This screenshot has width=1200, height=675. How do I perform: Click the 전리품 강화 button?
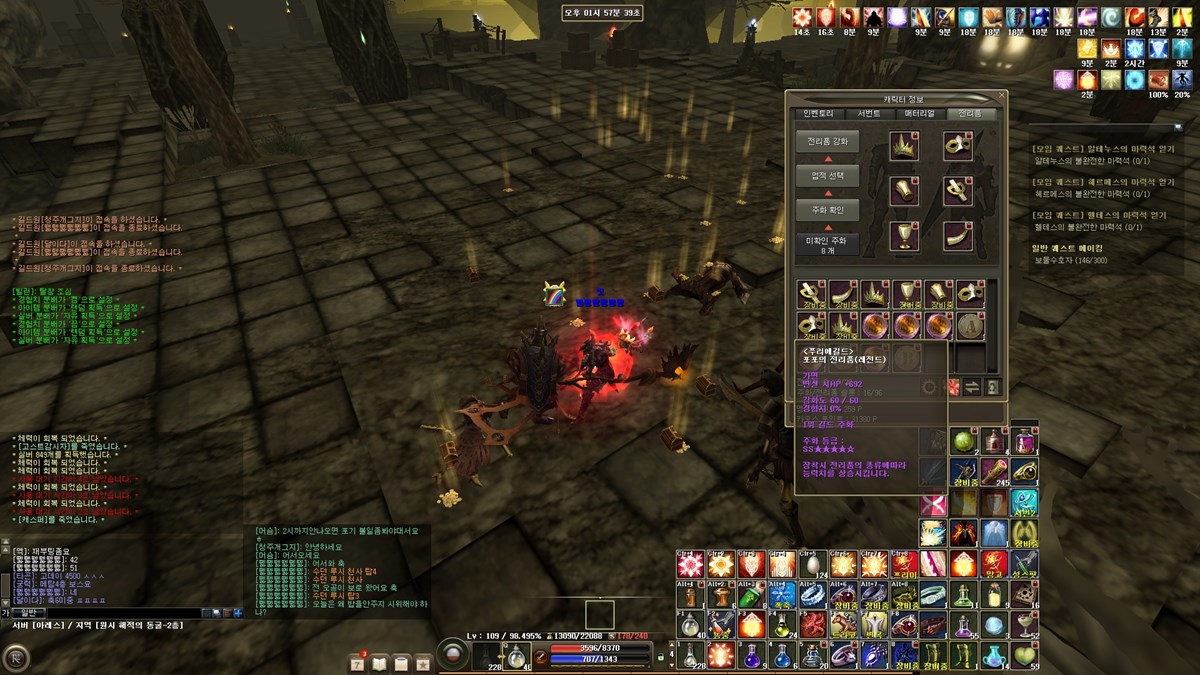tap(827, 142)
